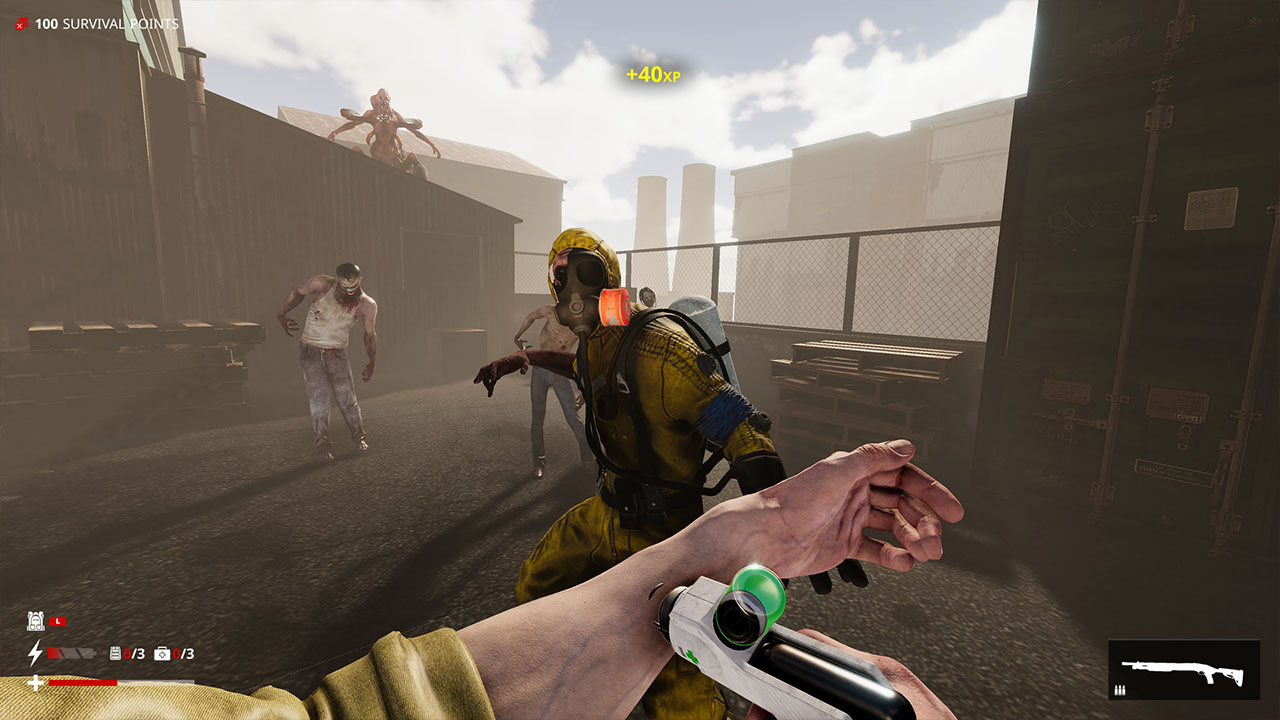Screen dimensions: 1280x720
Task: Click the battery charge meter bar
Action: tap(71, 653)
